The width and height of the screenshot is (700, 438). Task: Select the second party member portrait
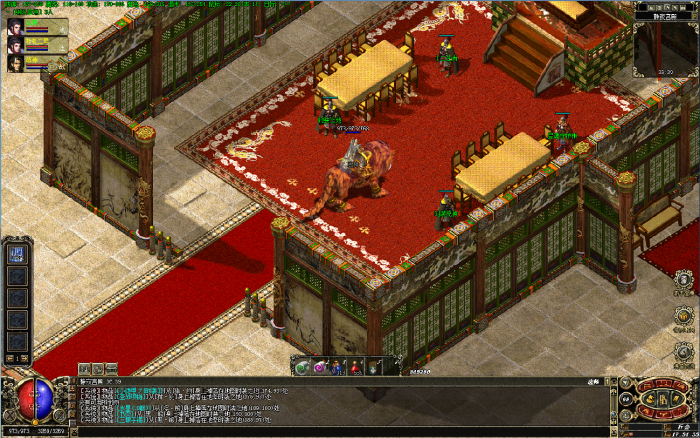click(x=17, y=45)
